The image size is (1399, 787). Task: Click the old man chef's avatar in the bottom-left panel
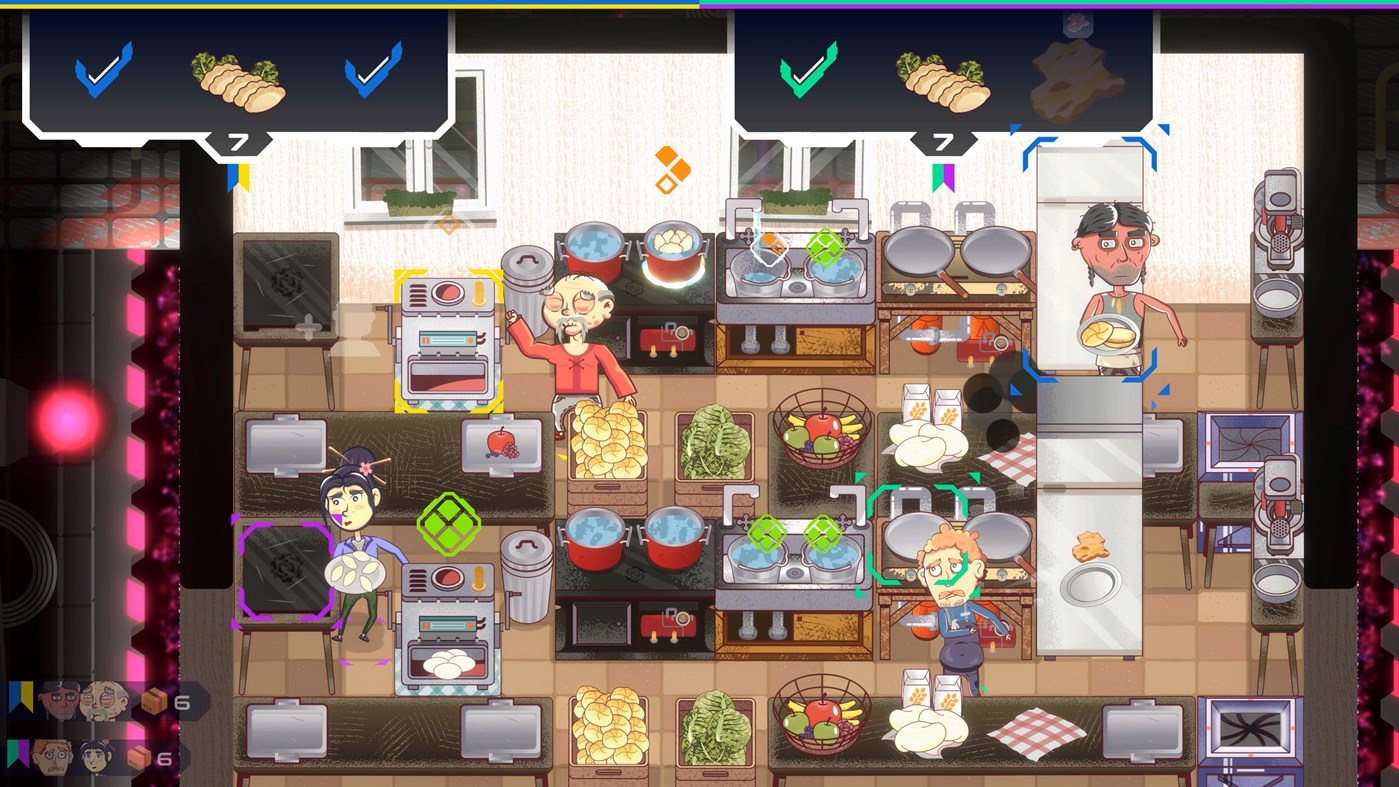click(104, 699)
